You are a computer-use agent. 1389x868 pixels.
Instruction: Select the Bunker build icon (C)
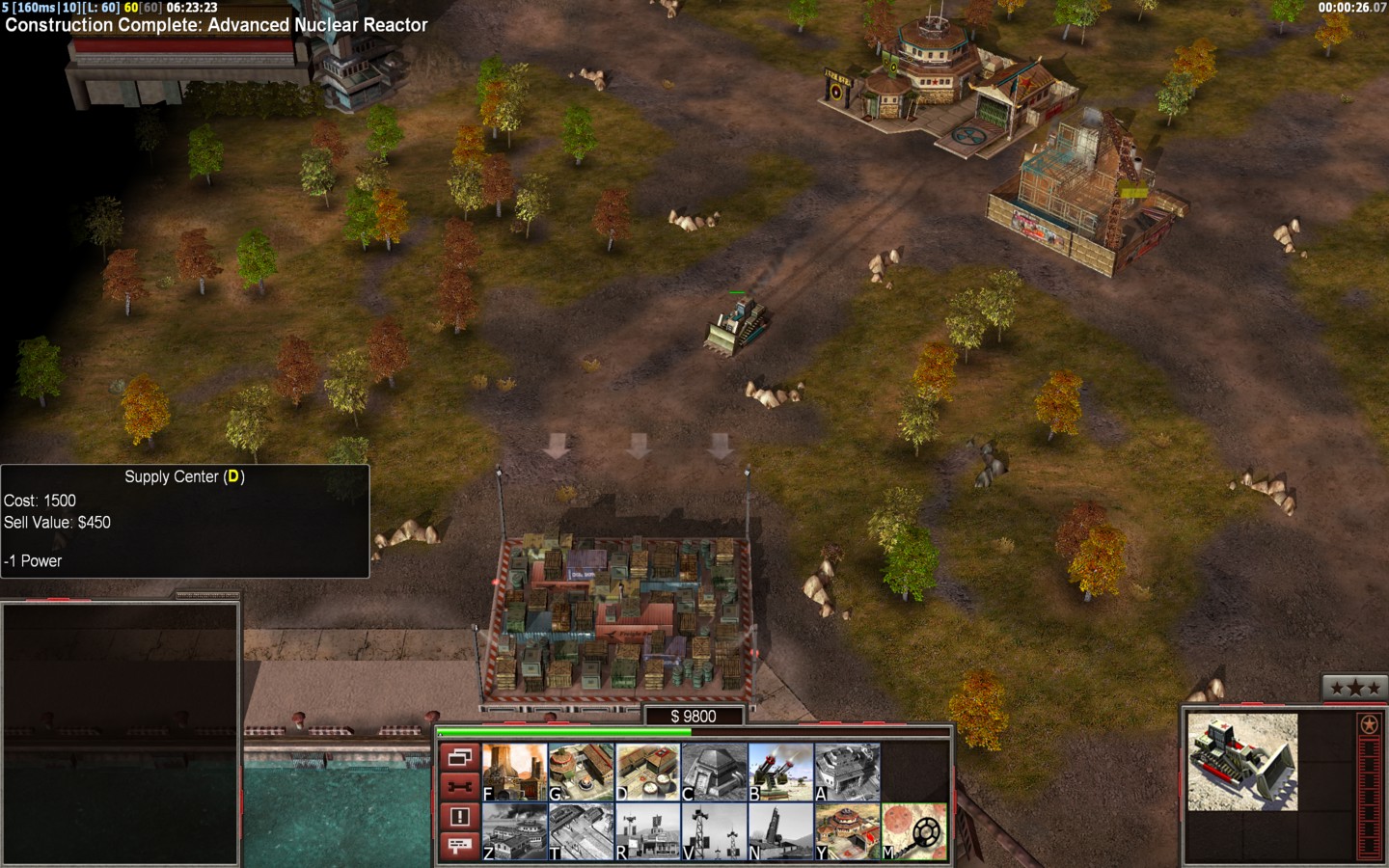pos(715,772)
